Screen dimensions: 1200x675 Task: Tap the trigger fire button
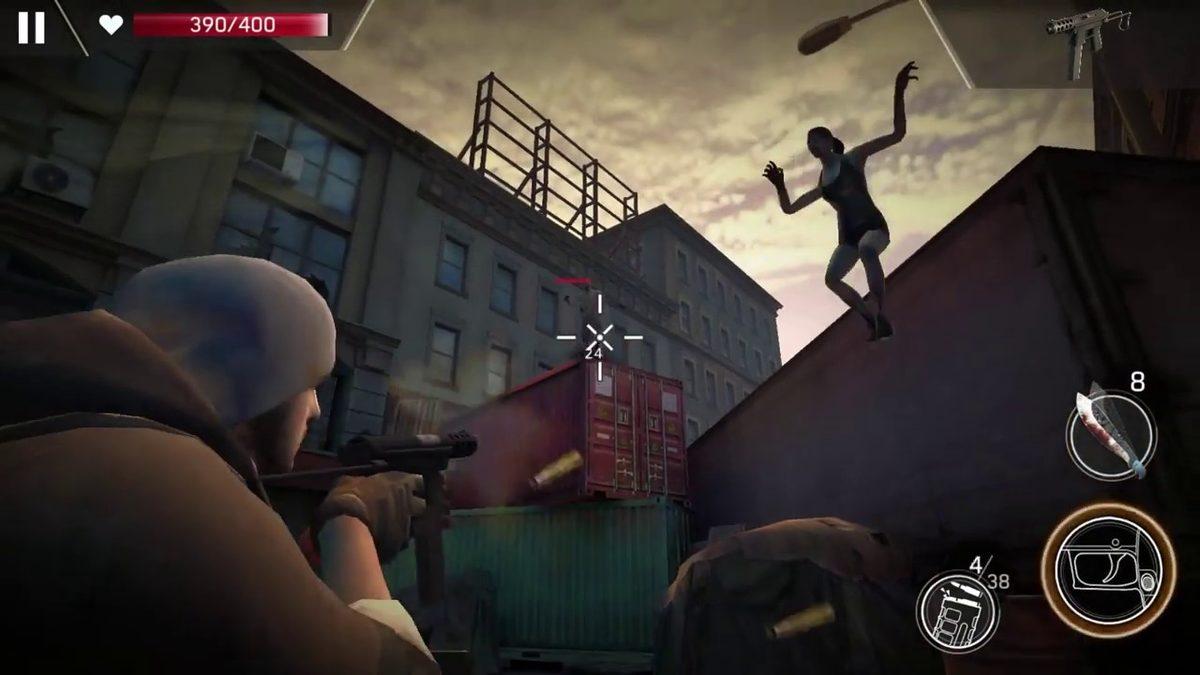click(x=1108, y=571)
